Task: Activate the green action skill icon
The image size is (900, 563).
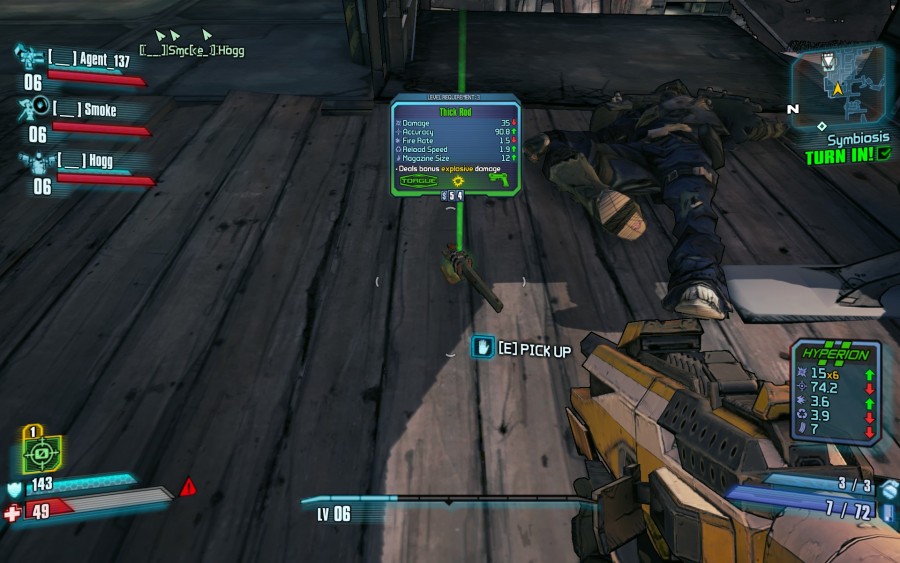Action: pyautogui.click(x=42, y=452)
